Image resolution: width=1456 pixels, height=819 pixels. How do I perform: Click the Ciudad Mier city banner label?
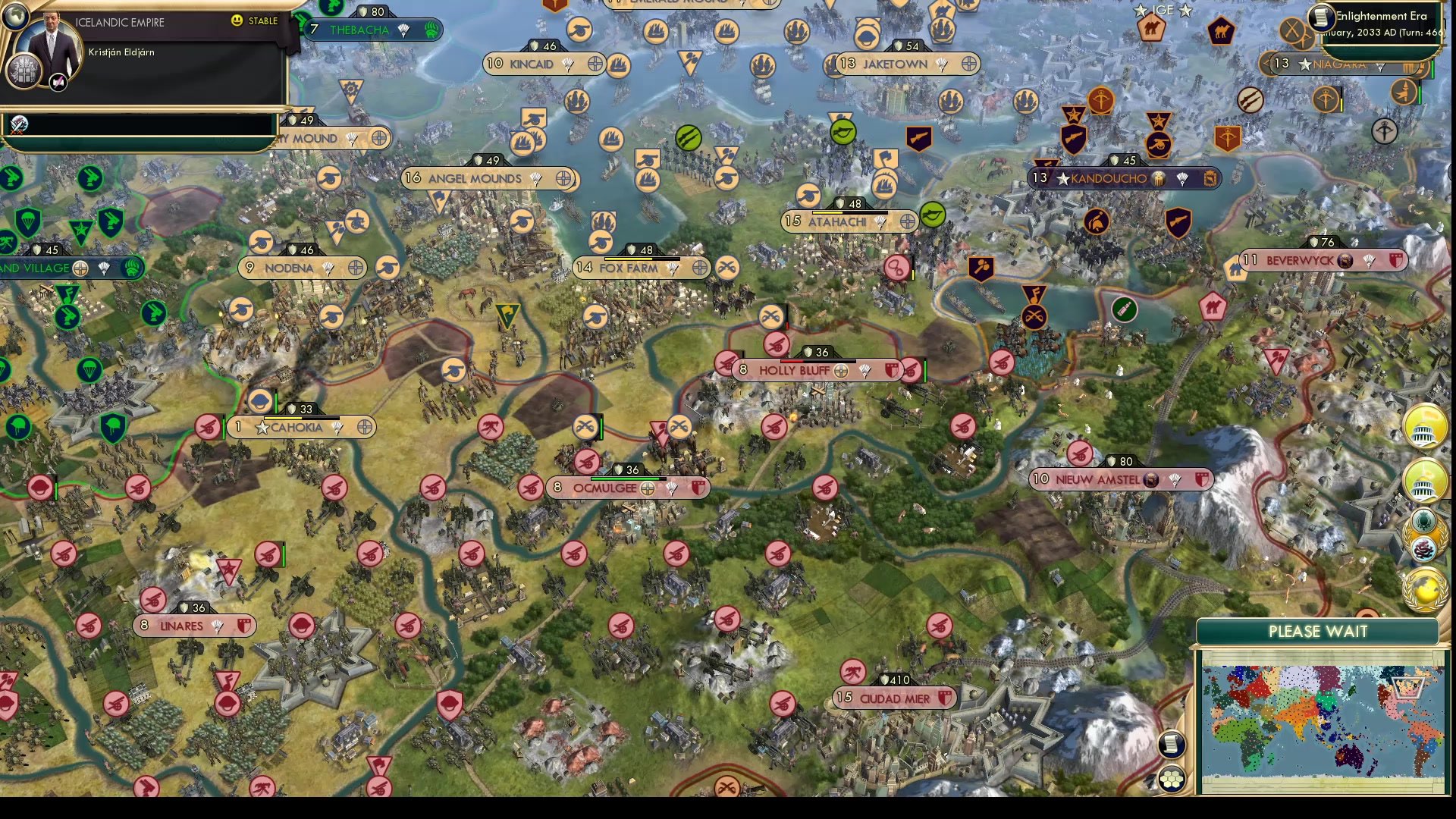[895, 698]
